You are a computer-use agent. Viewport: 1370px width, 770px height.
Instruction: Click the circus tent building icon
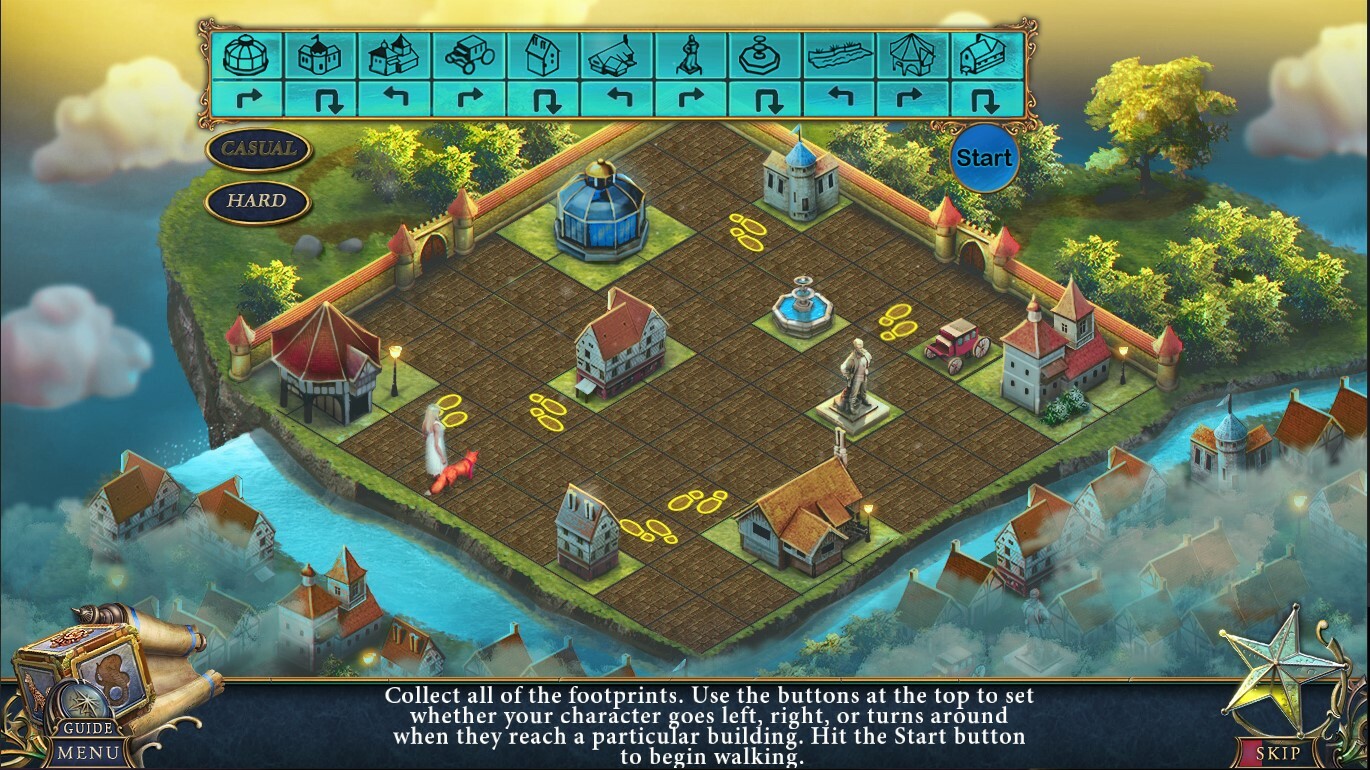coord(914,55)
